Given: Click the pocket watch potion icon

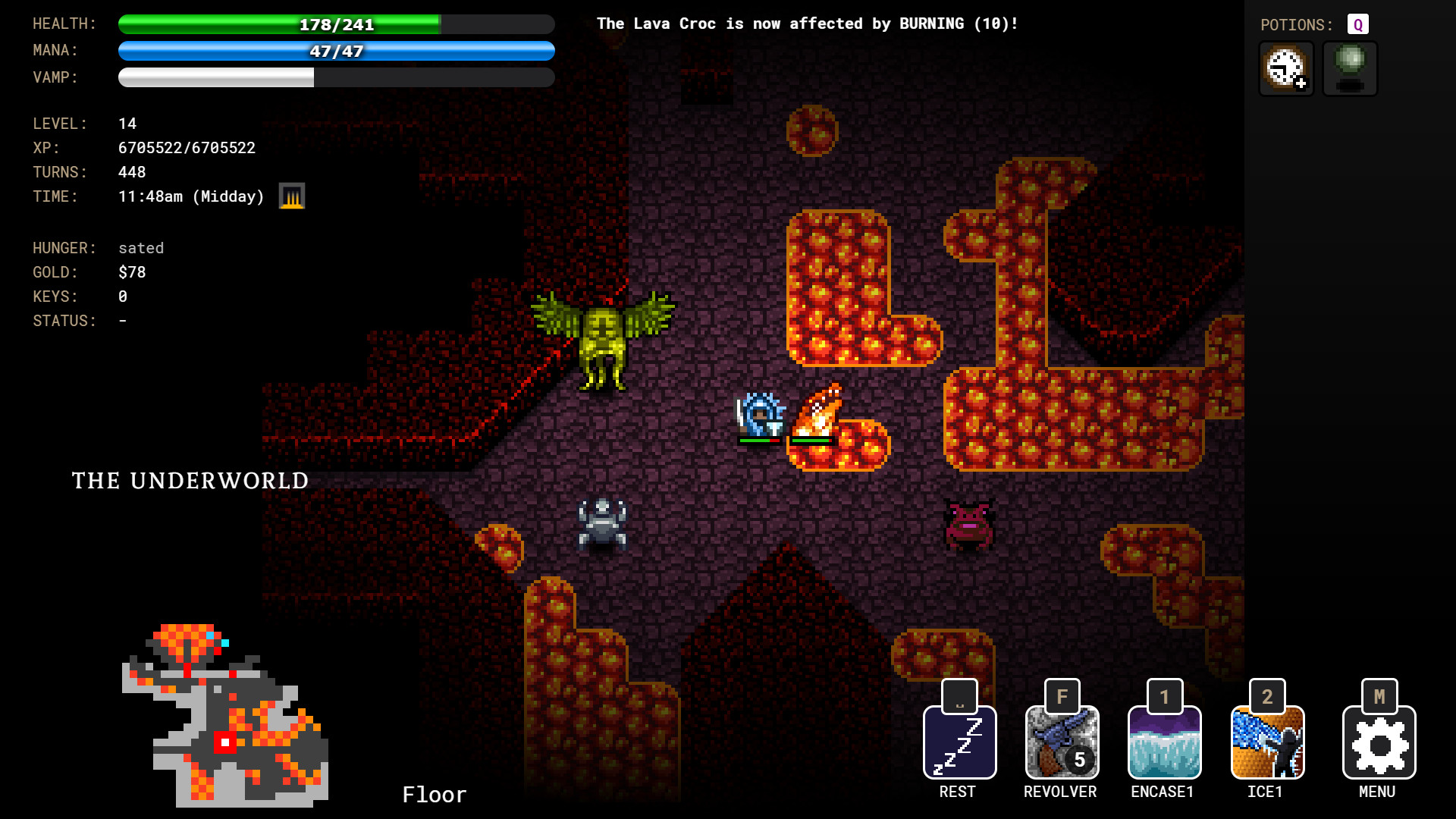Looking at the screenshot, I should point(1285,68).
